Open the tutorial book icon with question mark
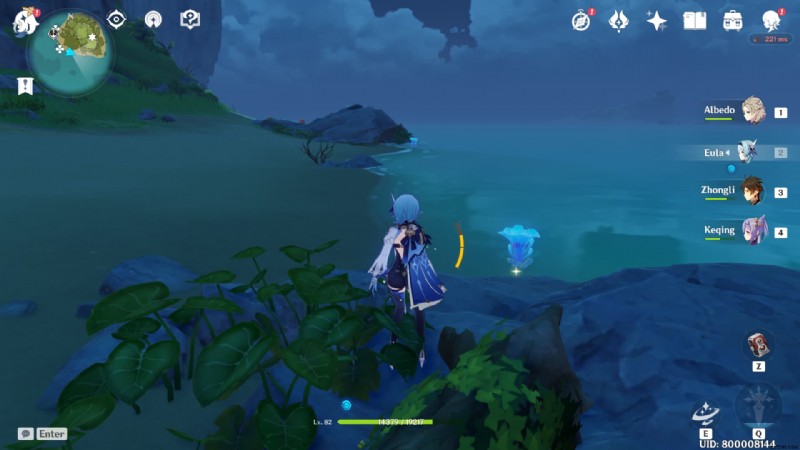The height and width of the screenshot is (450, 800). (190, 19)
